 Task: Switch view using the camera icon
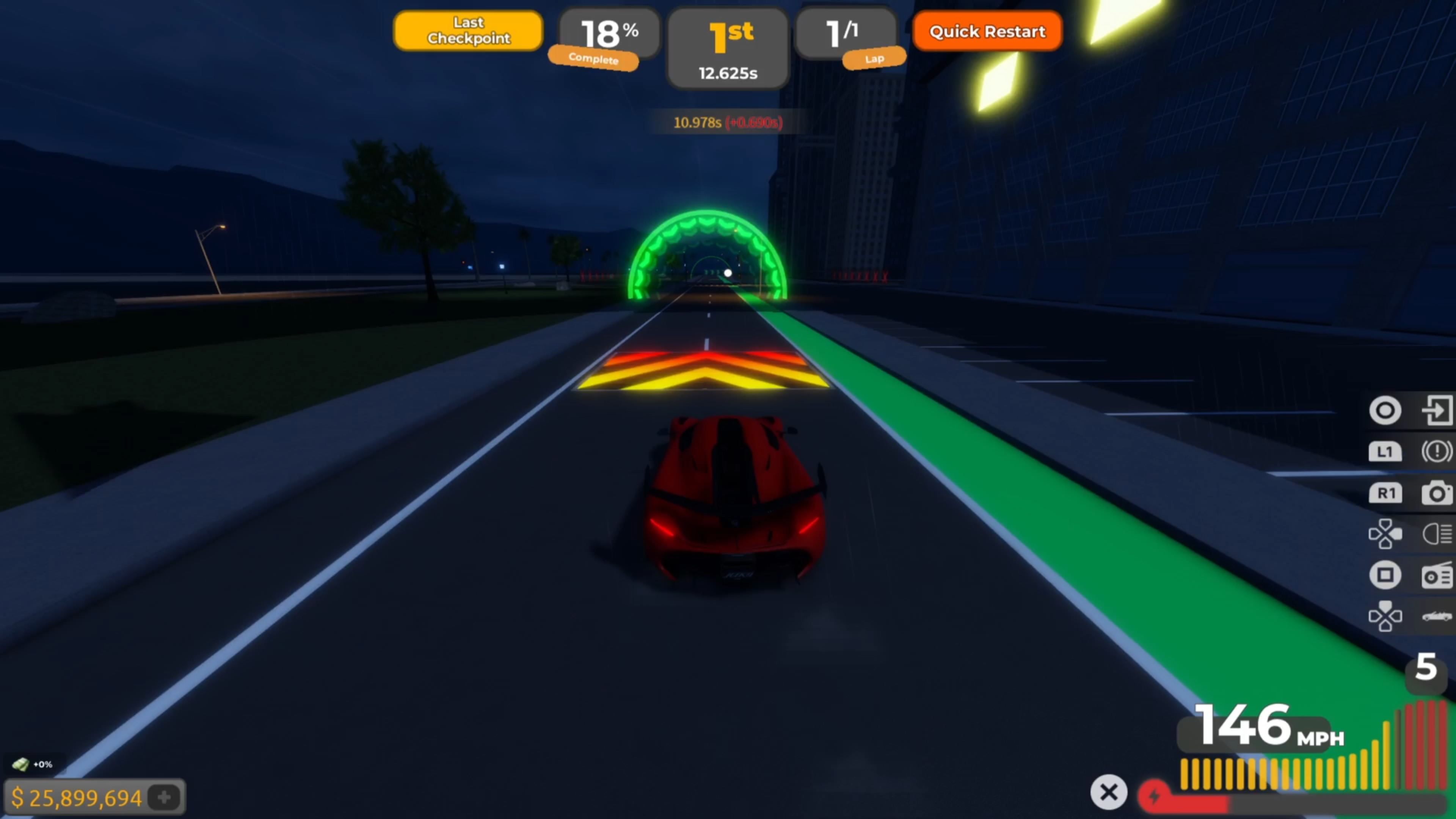click(1436, 493)
